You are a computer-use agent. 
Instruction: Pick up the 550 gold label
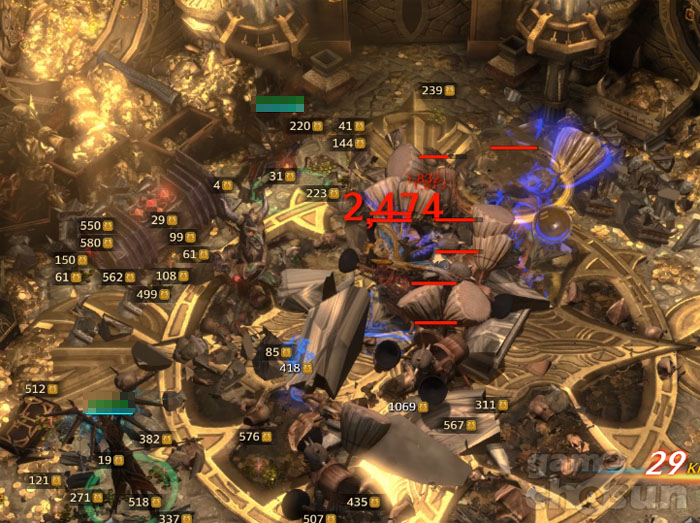coord(97,226)
